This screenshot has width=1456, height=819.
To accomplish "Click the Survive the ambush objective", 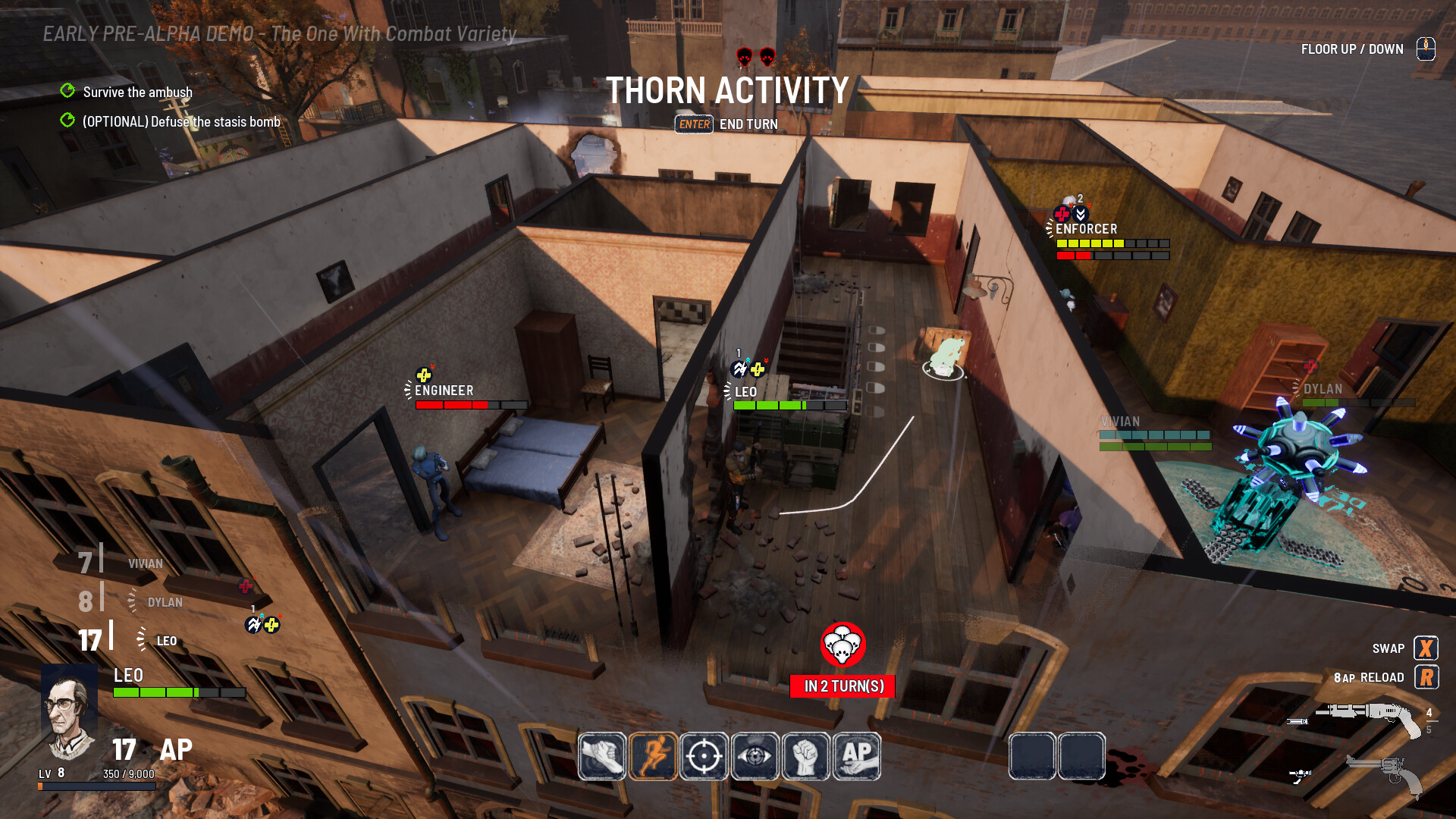I will (137, 93).
